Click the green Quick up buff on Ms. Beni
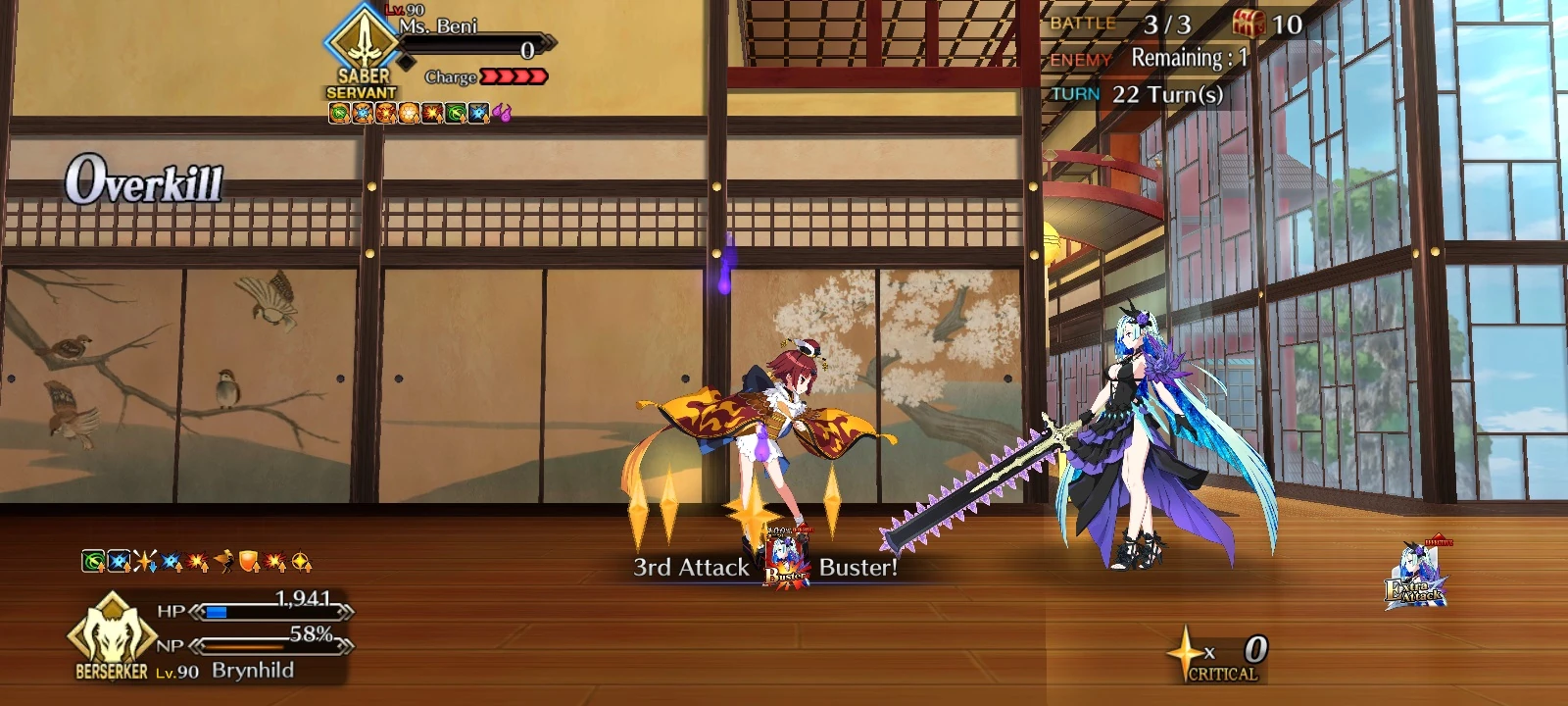 [x=338, y=113]
